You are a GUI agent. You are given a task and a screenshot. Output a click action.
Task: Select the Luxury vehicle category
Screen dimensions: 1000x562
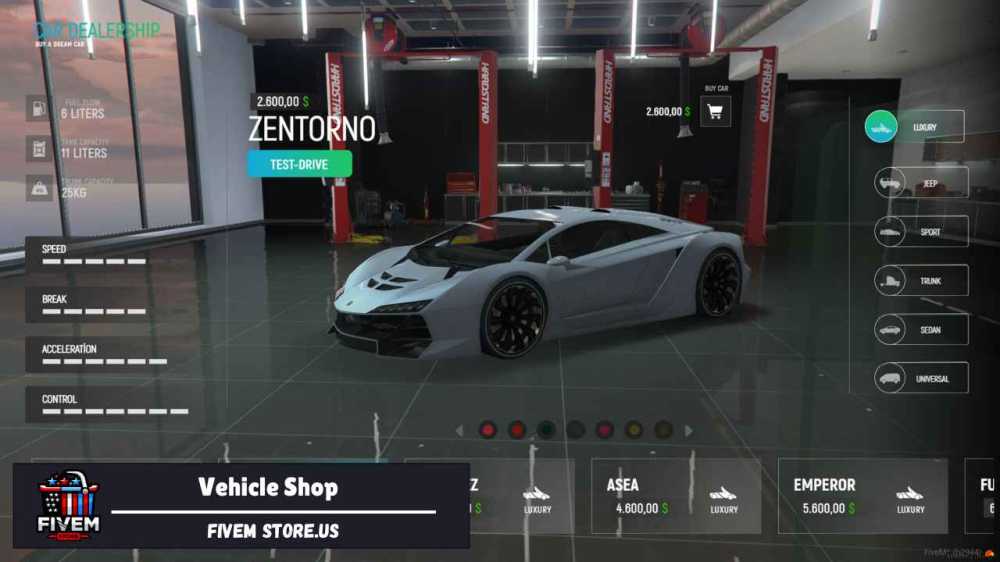[914, 127]
